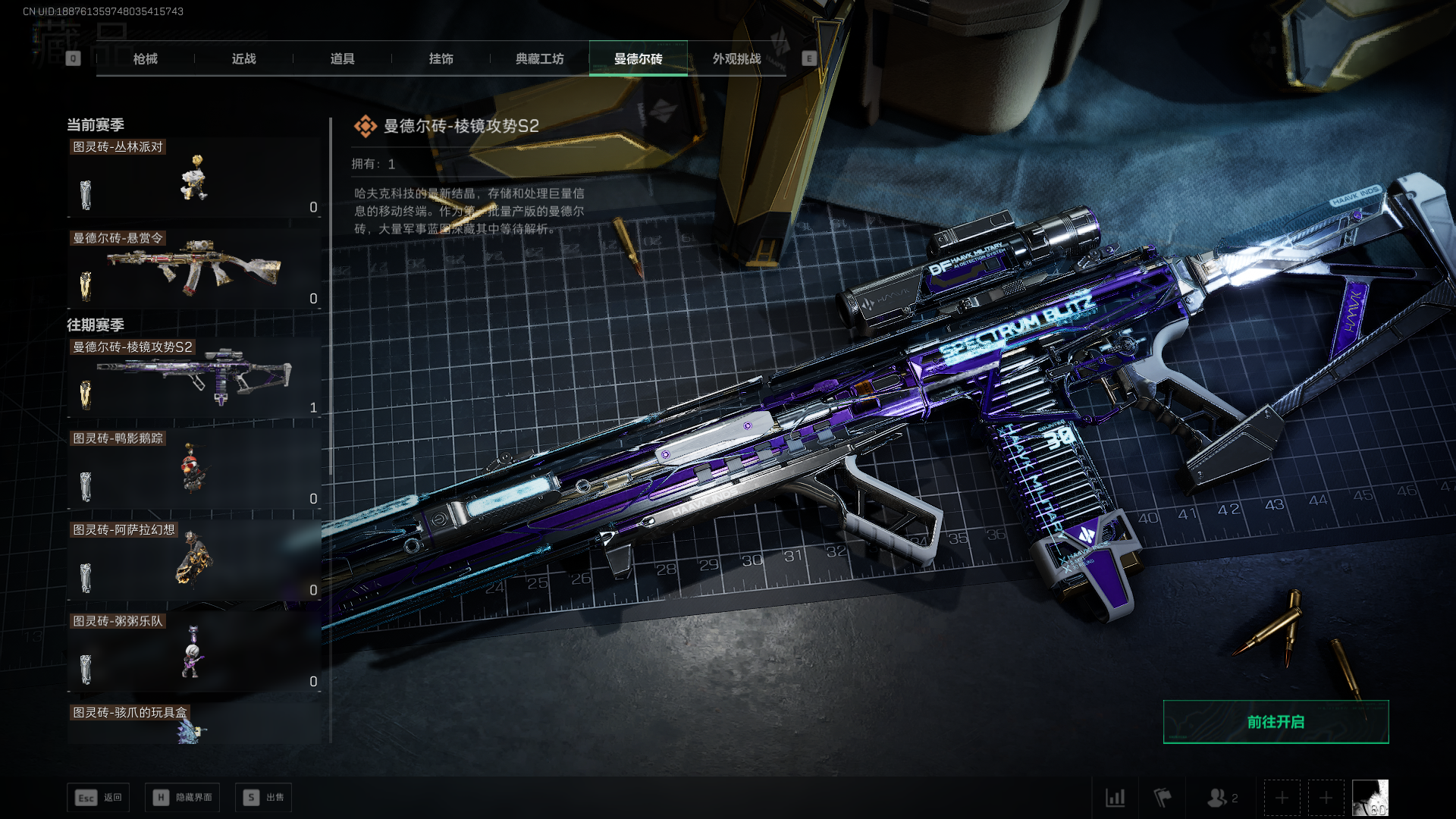Pick the 图灵砖-鸭影鹅踪 item
Screen dimensions: 1456x819
(x=194, y=469)
